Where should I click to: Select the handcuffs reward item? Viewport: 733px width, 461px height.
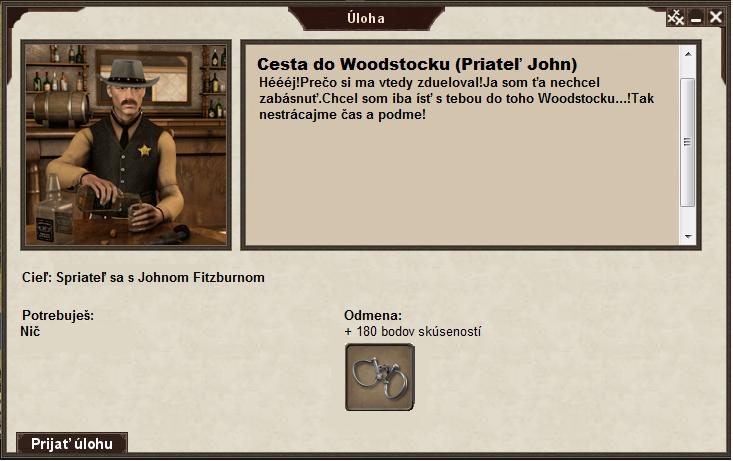(380, 377)
